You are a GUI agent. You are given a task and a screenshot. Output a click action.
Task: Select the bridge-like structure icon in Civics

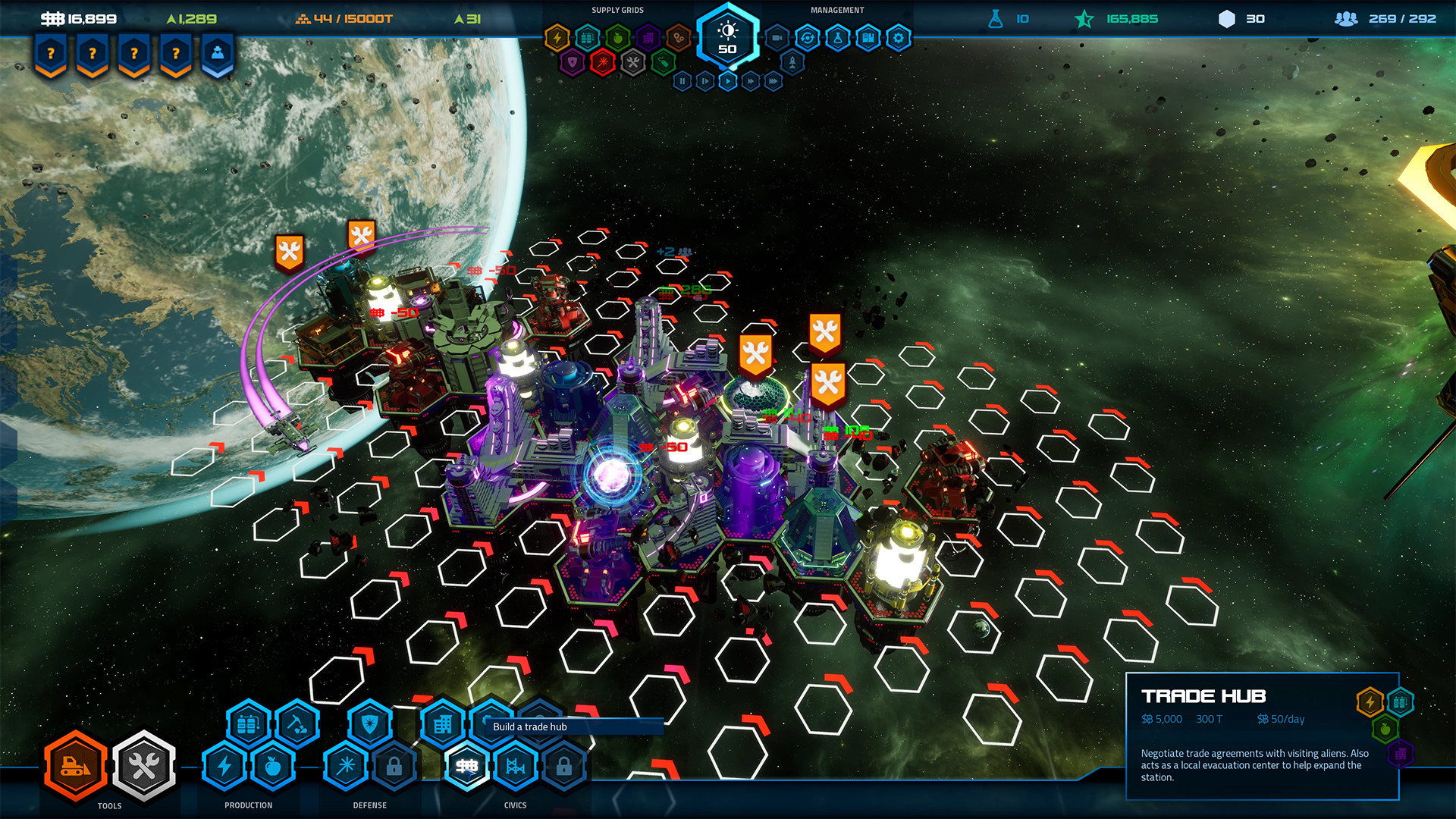[x=515, y=766]
